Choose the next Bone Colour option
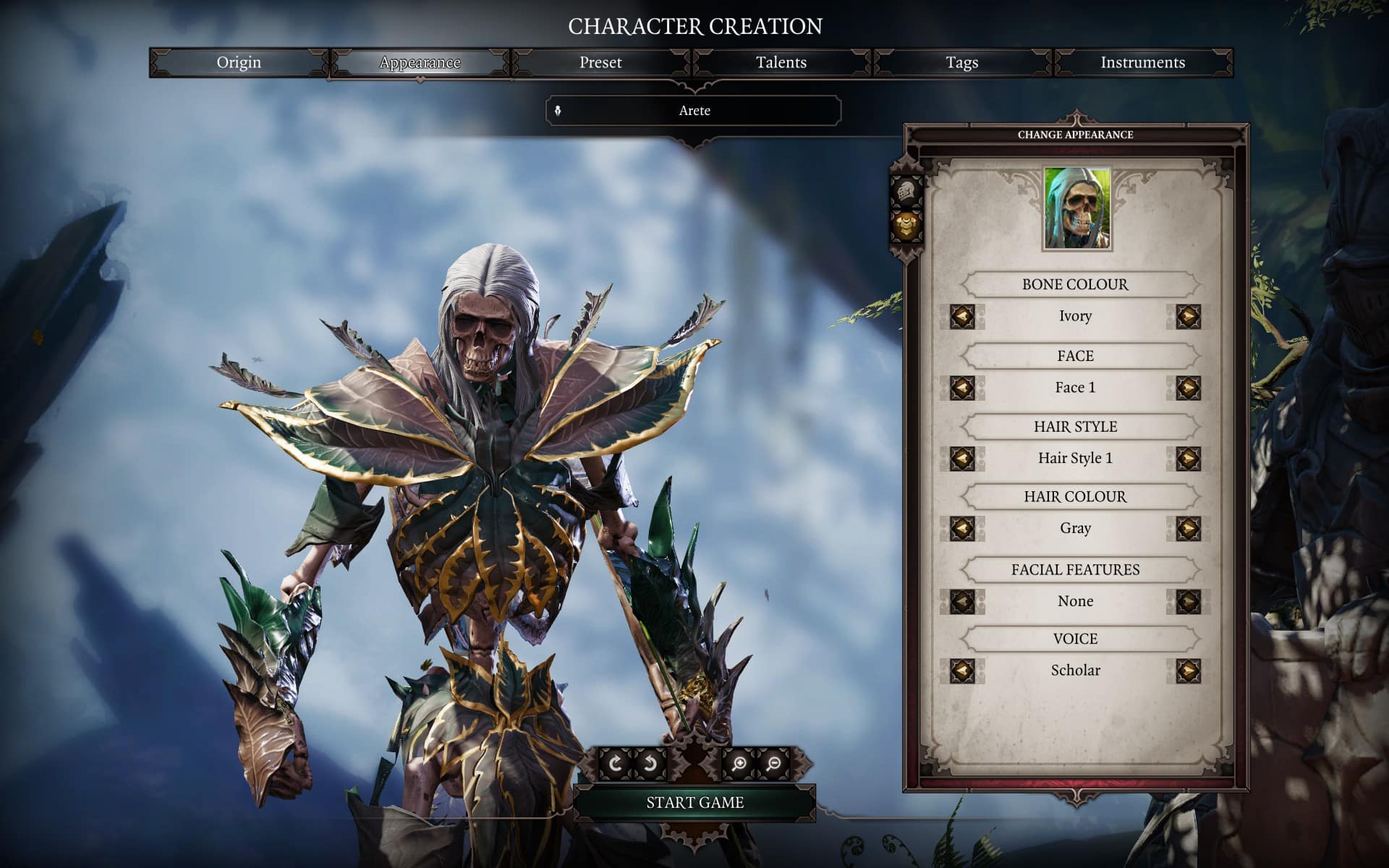 [x=1188, y=316]
